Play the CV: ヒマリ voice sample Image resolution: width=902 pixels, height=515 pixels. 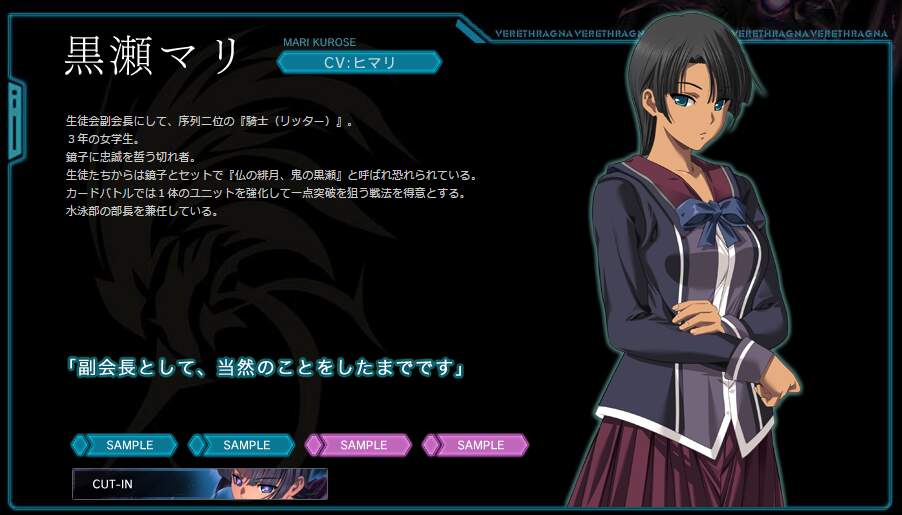click(359, 62)
